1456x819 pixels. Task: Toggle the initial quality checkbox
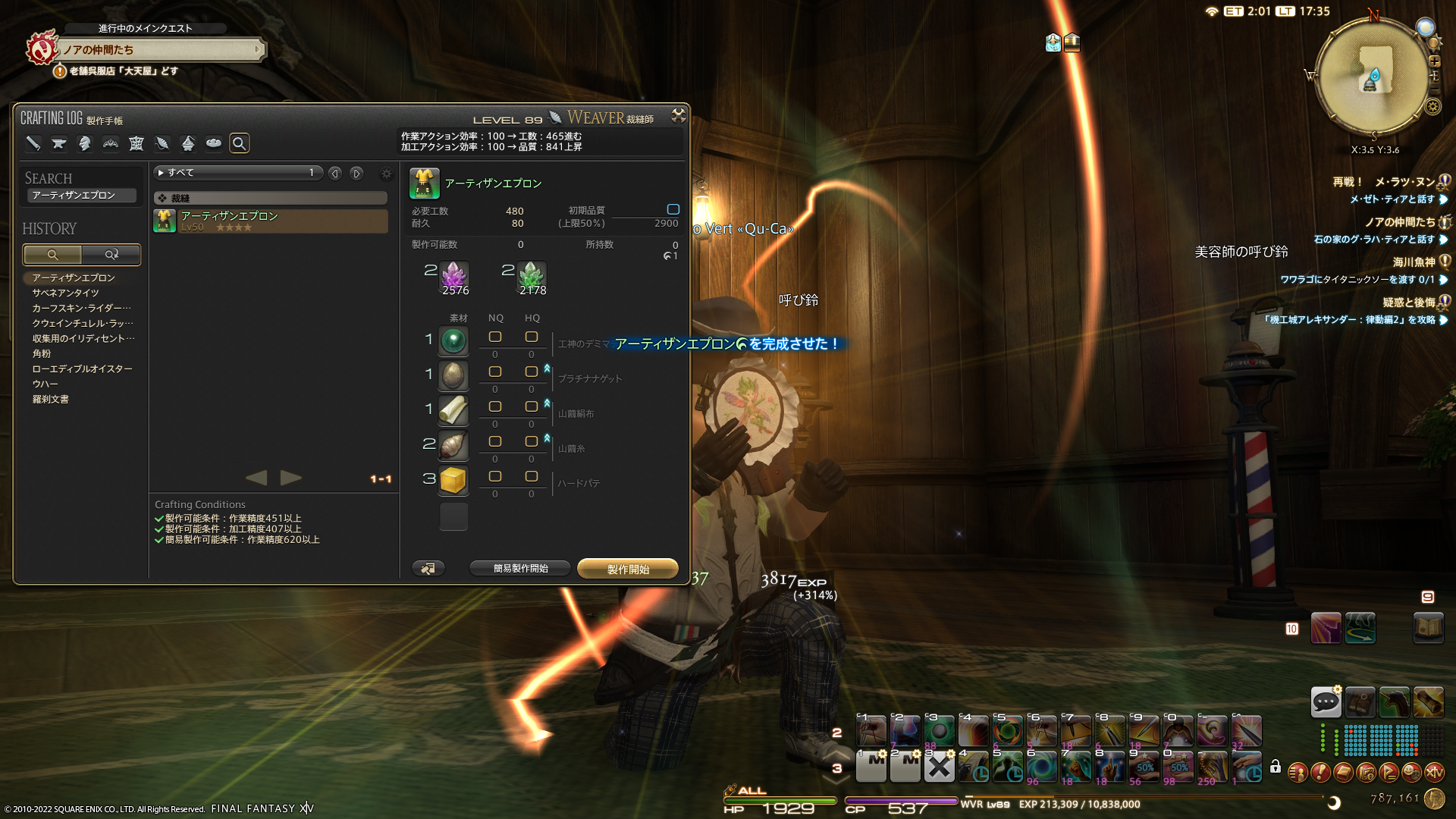673,209
